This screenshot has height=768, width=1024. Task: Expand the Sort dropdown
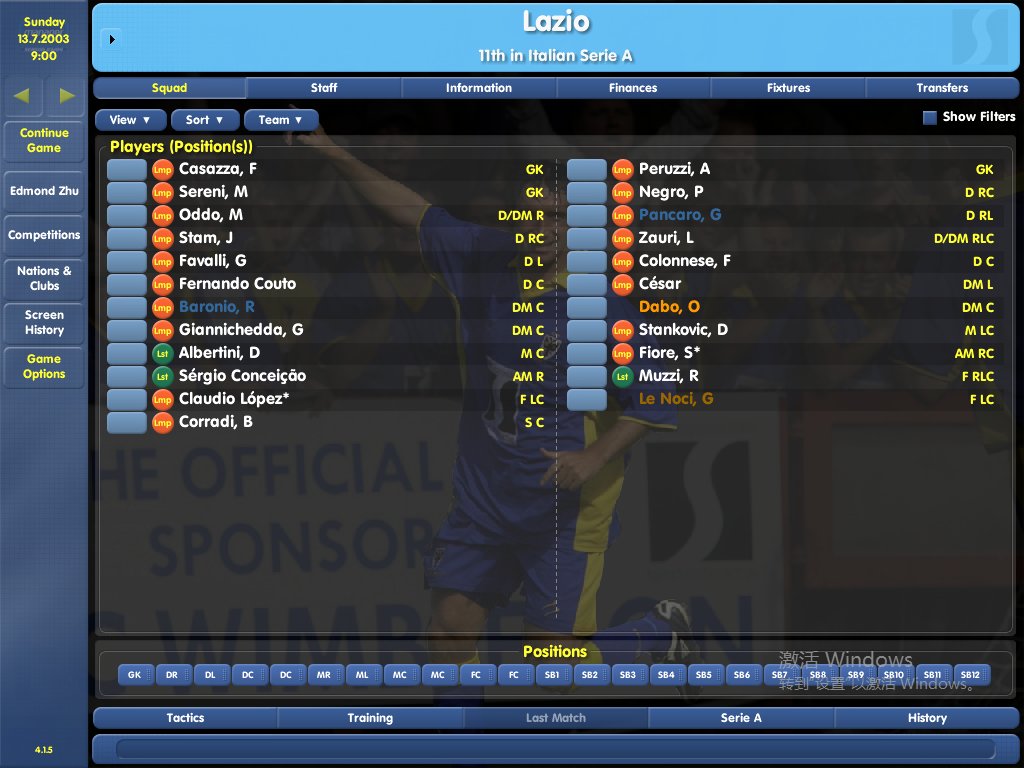coord(204,120)
